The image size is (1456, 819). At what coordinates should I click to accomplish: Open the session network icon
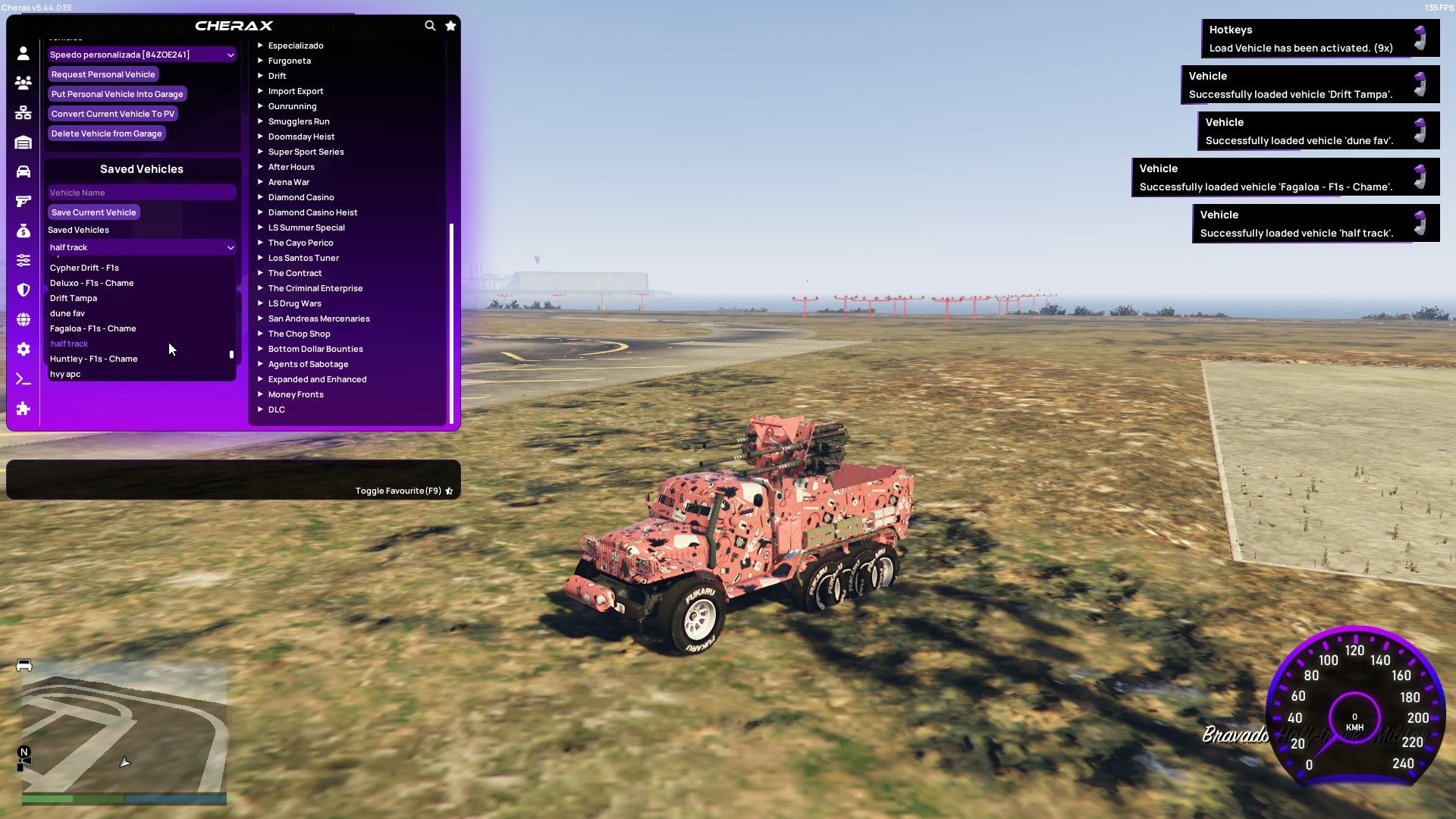pyautogui.click(x=23, y=112)
